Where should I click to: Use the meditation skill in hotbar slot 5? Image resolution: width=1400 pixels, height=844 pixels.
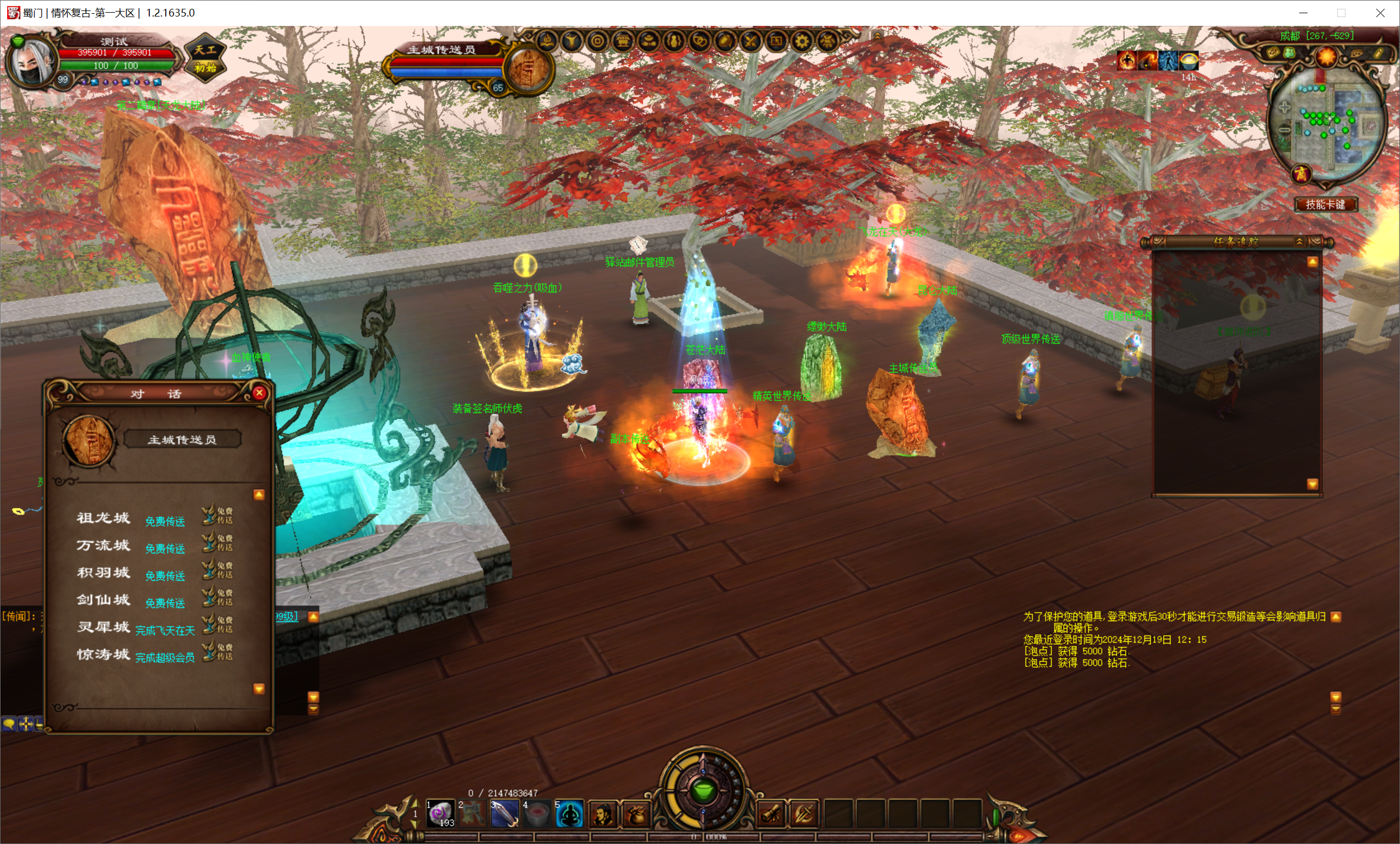pyautogui.click(x=569, y=814)
